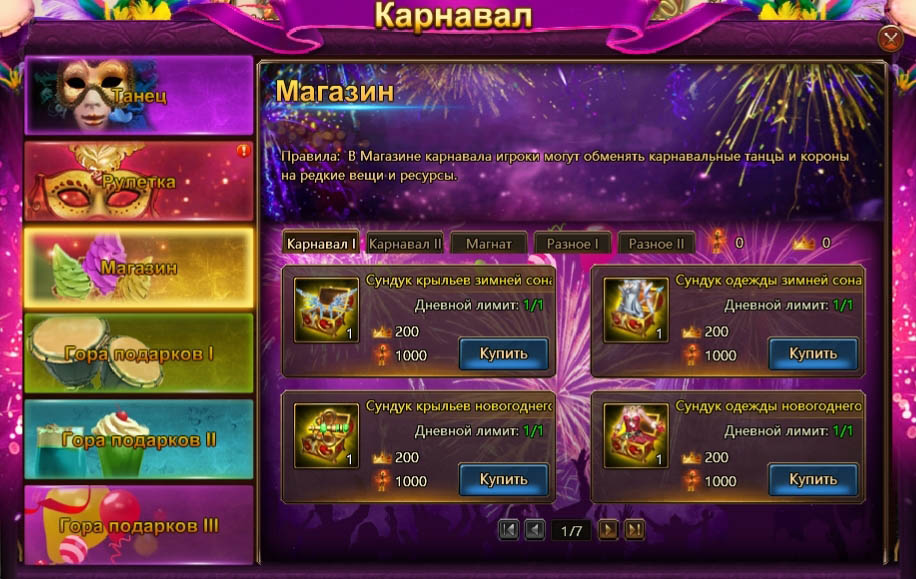
Task: Jump to the last shop page
Action: 634,530
